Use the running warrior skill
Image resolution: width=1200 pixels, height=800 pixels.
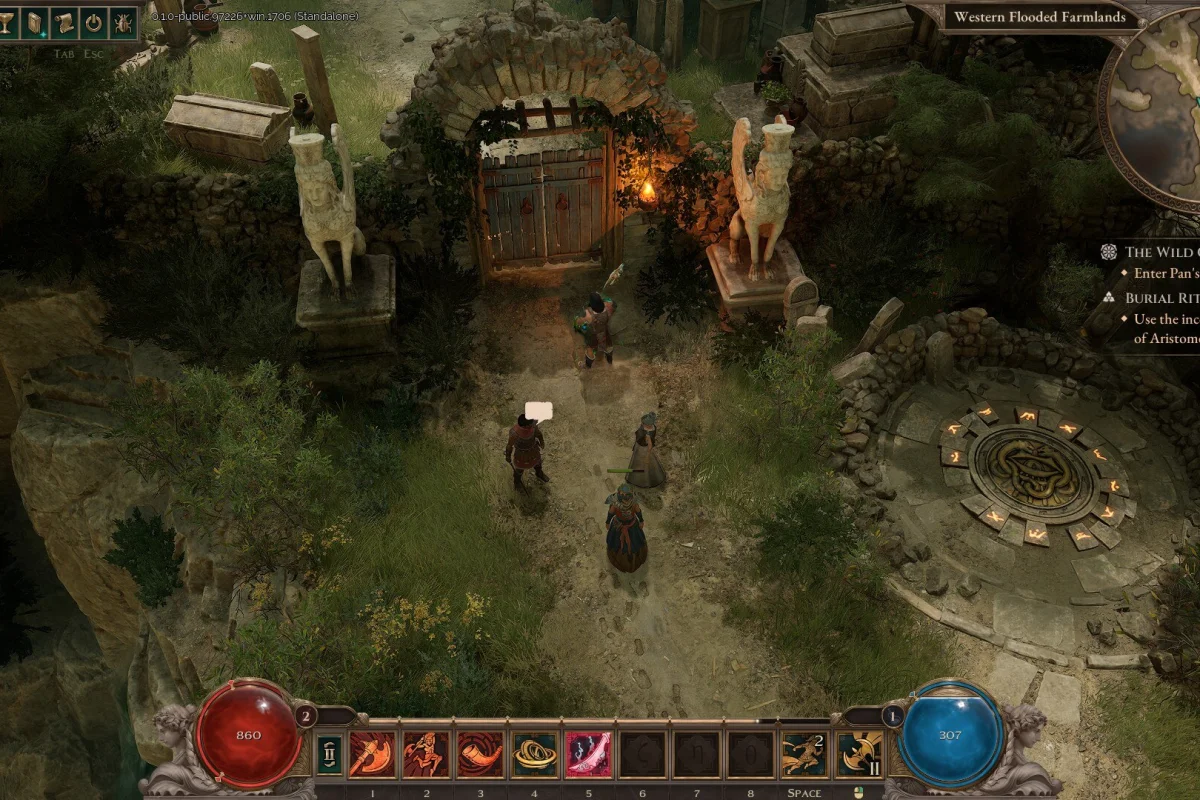pyautogui.click(x=426, y=754)
